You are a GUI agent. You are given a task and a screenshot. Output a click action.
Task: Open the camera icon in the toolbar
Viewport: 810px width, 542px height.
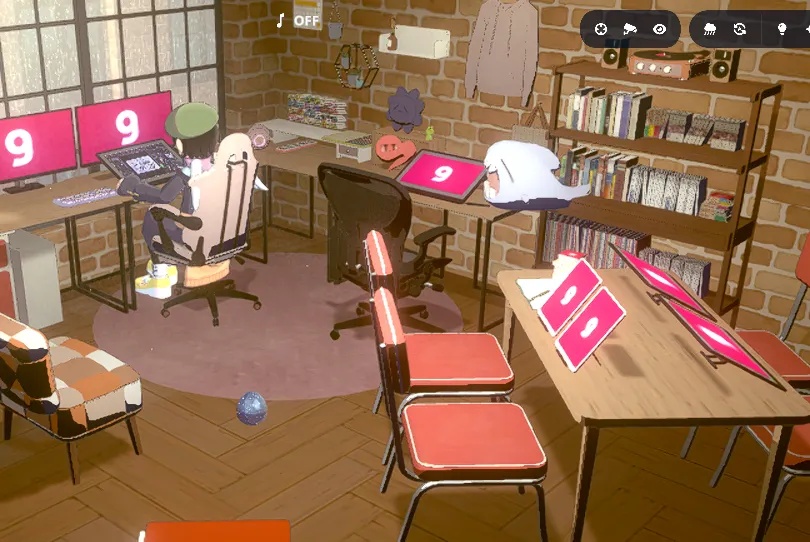coord(630,30)
